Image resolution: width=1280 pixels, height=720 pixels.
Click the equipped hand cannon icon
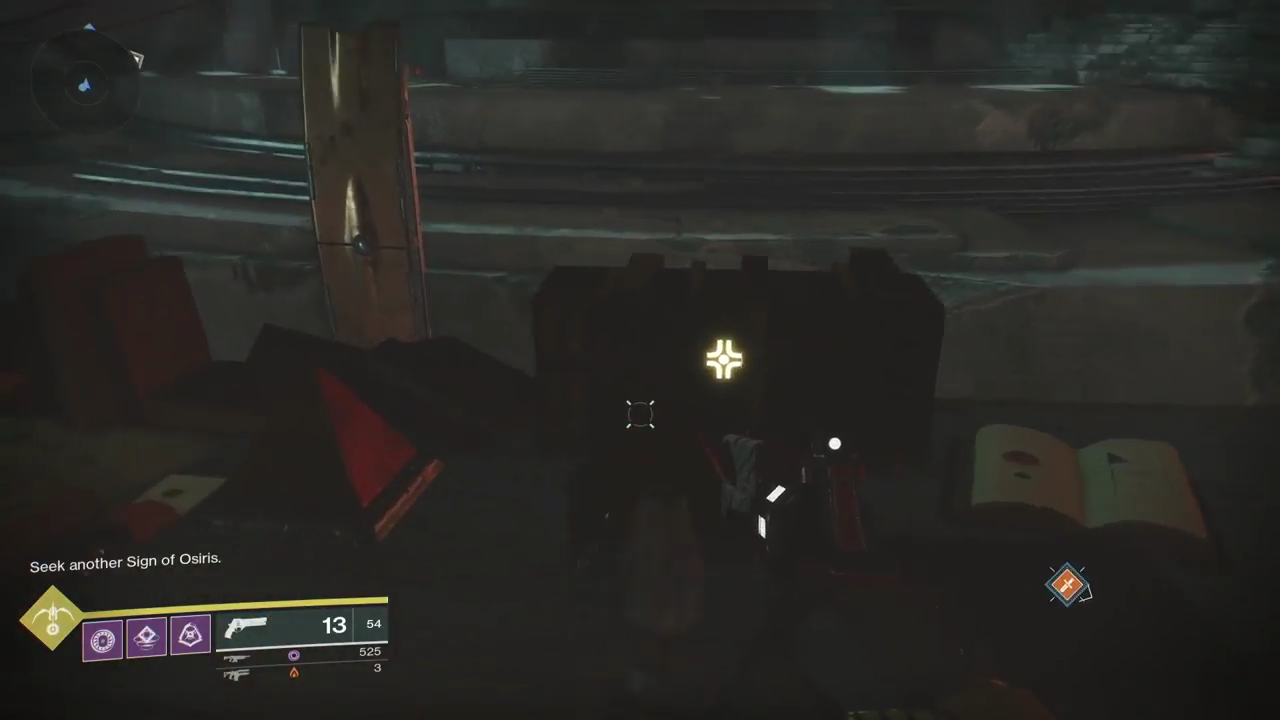point(245,627)
